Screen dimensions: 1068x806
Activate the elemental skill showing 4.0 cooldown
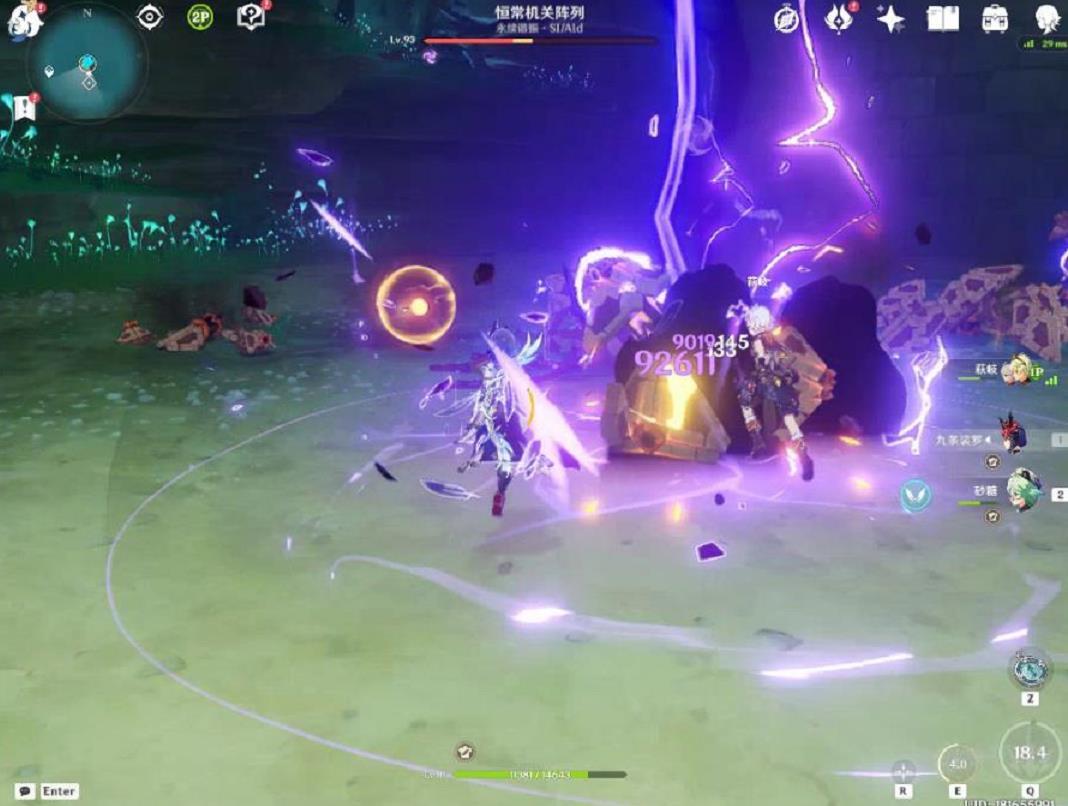pos(958,765)
